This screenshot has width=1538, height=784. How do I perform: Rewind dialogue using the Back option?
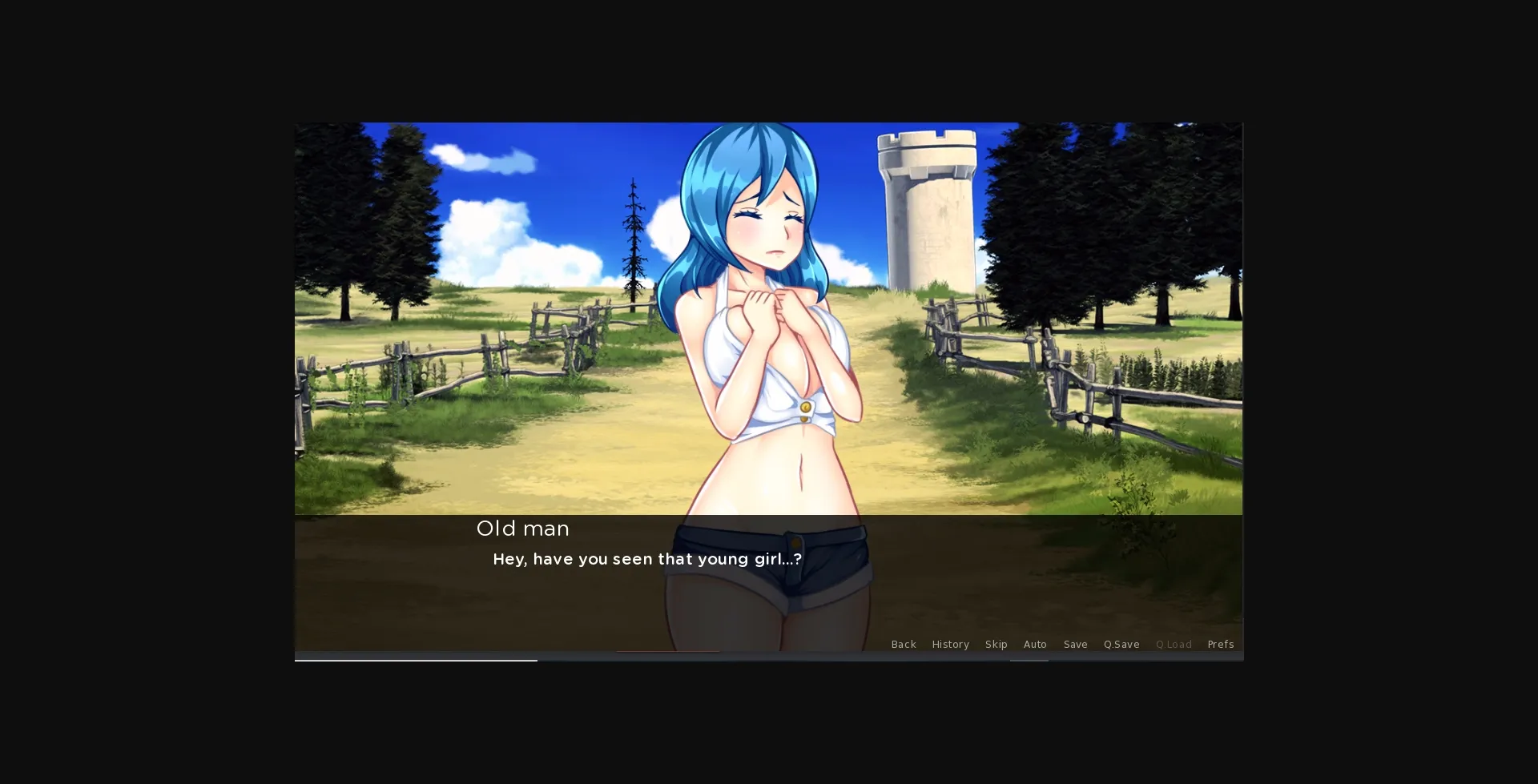904,645
